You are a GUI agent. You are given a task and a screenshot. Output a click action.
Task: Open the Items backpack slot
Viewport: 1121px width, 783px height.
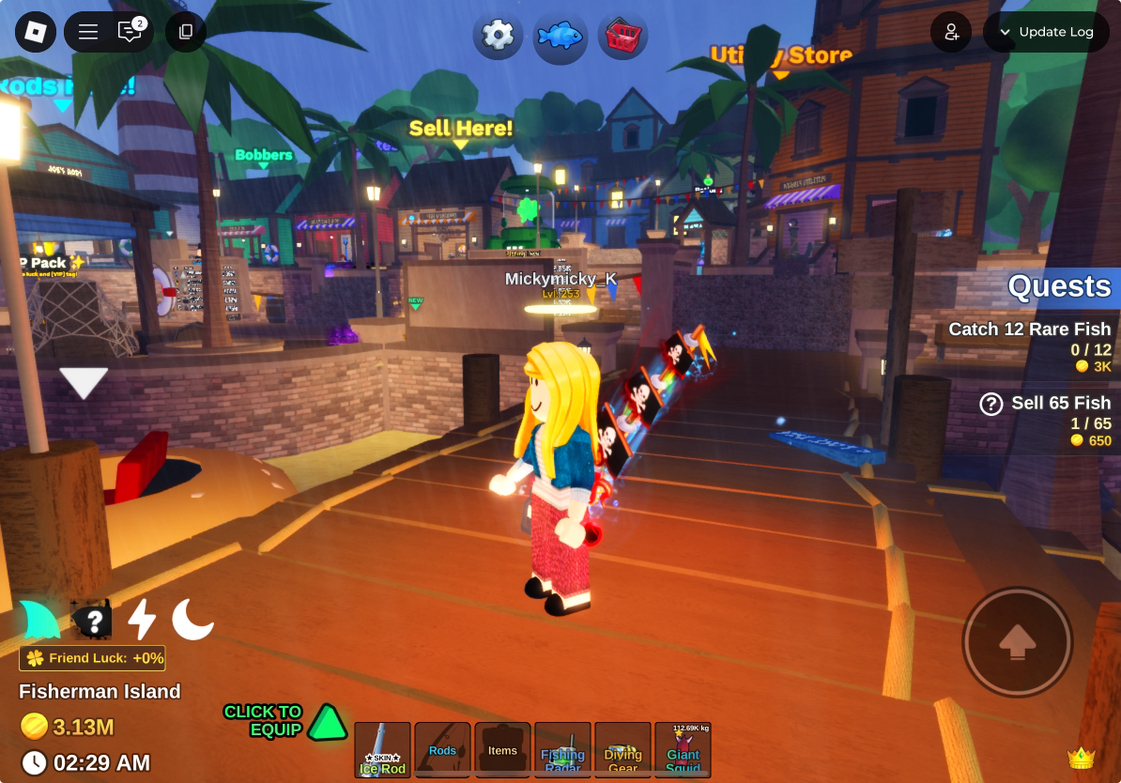coord(503,750)
